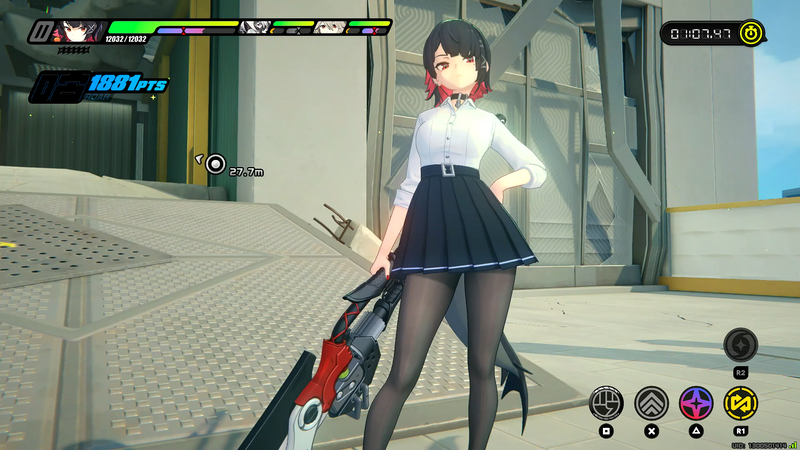The width and height of the screenshot is (800, 450).
Task: Use the pink-purple star special attack
Action: pos(696,403)
